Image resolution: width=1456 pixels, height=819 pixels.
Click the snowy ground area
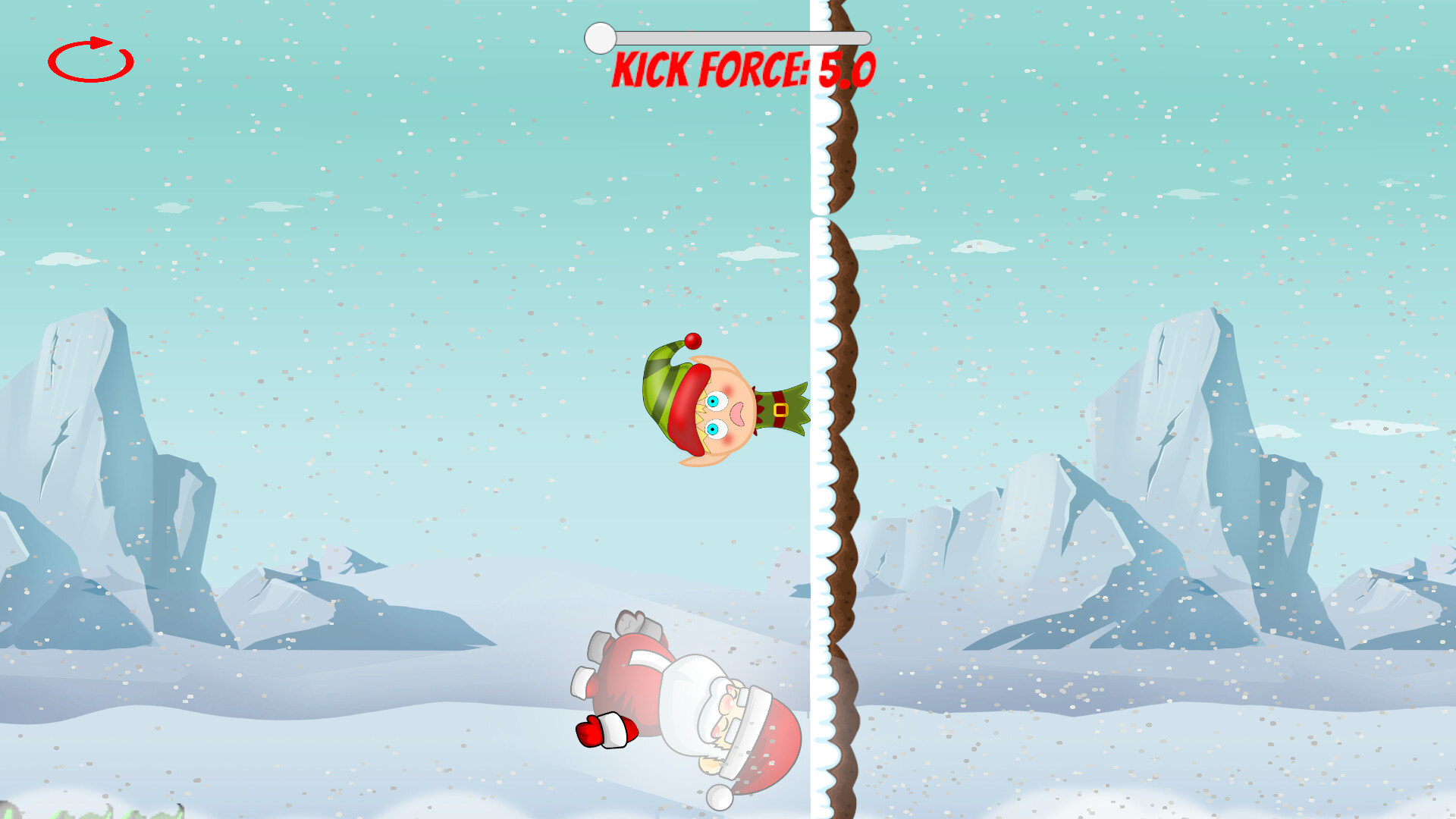click(303, 758)
